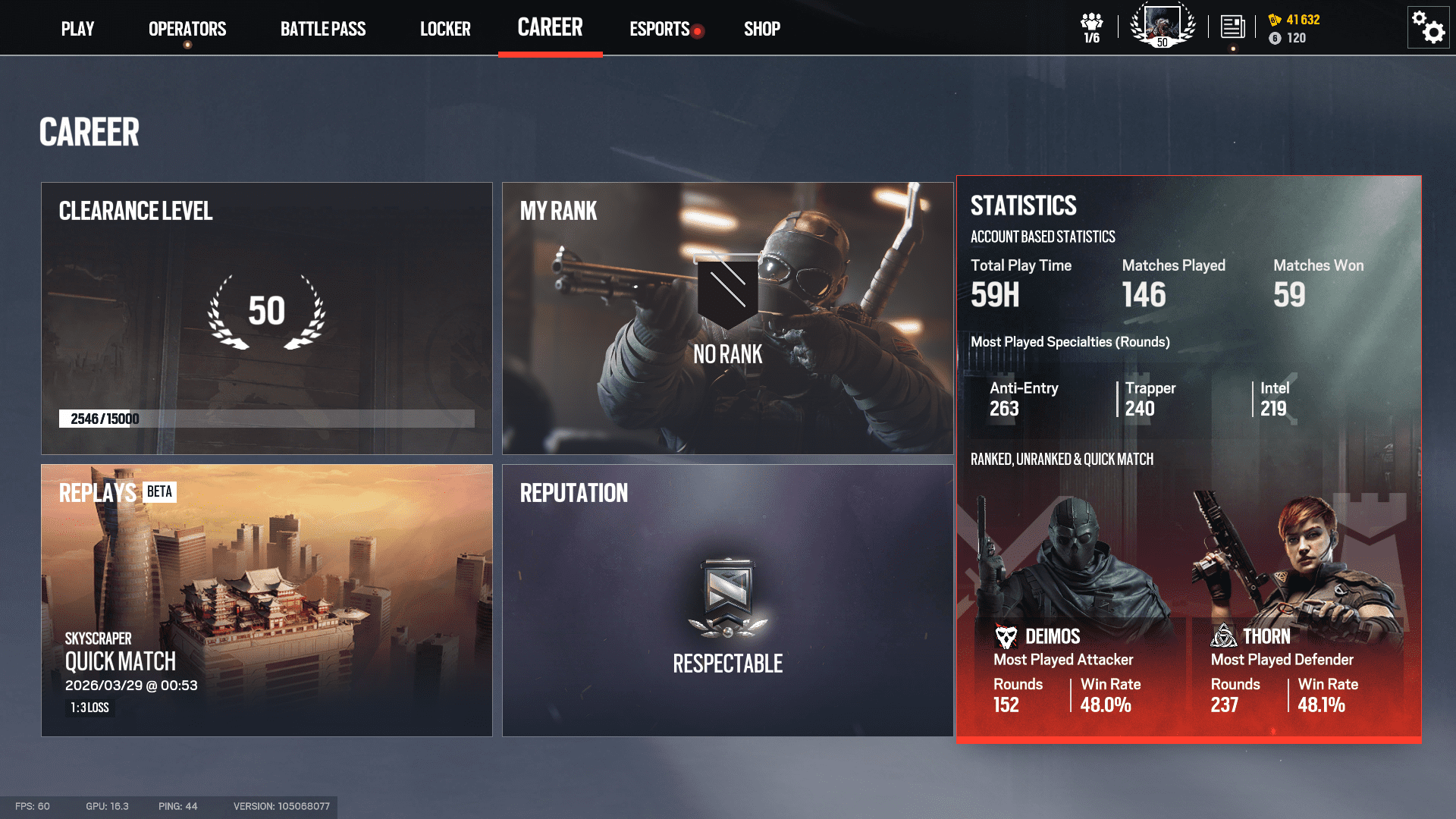This screenshot has width=1456, height=819.
Task: View your level 50 player avatar
Action: (1161, 25)
